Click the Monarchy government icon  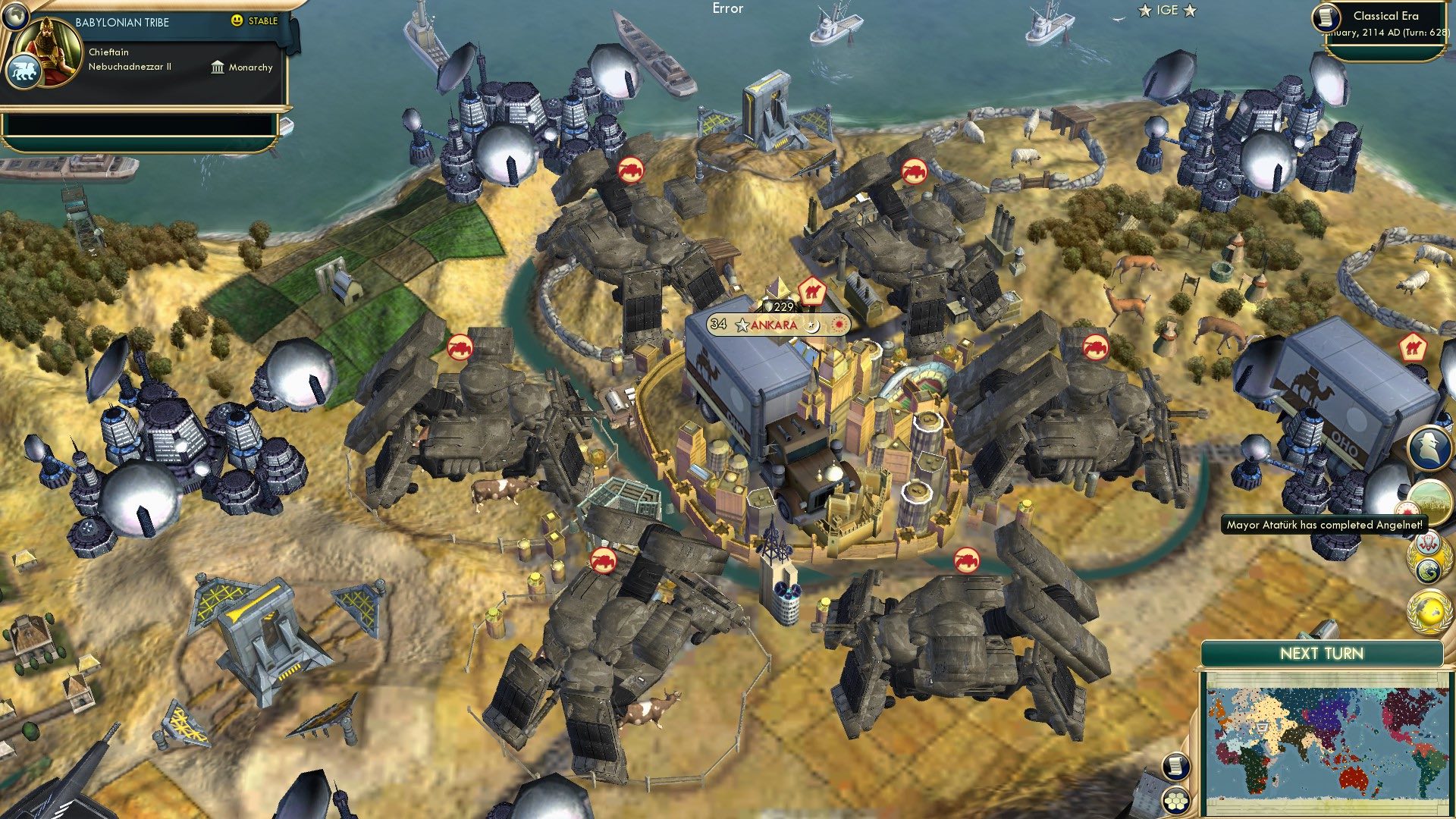[218, 68]
